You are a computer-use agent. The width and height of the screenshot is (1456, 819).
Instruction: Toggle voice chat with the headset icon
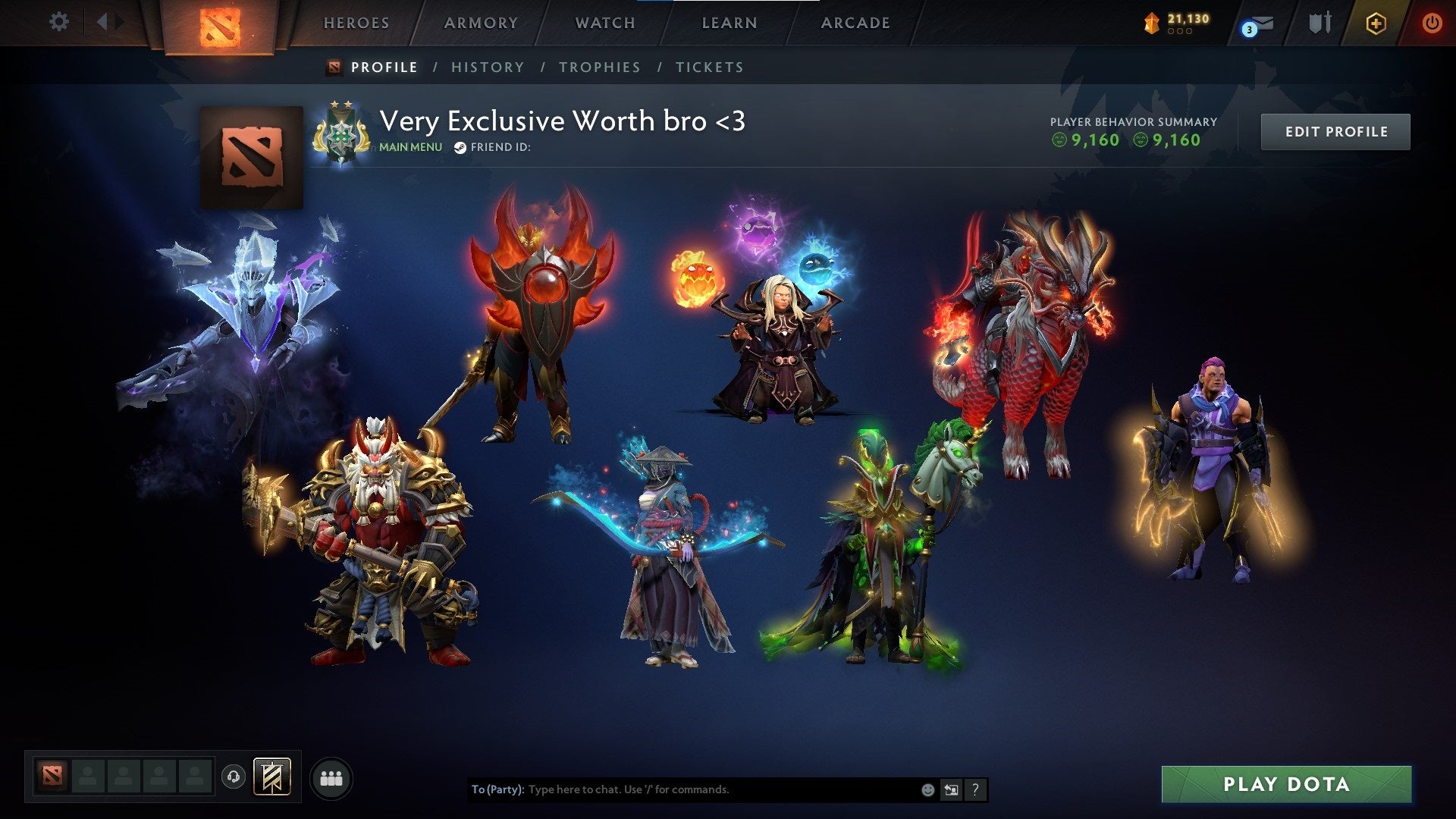click(x=235, y=777)
